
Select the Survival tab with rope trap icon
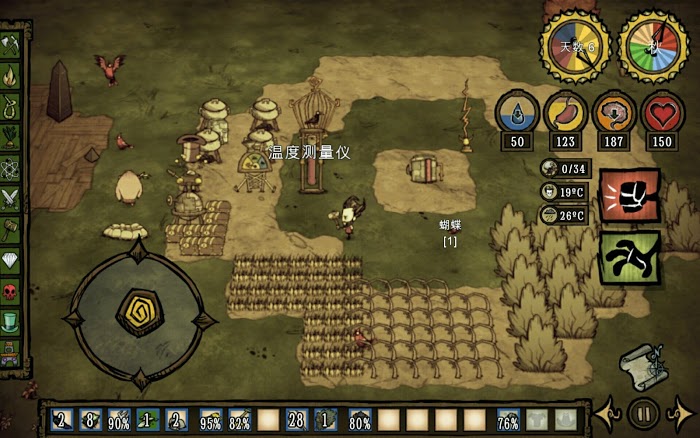(11, 105)
